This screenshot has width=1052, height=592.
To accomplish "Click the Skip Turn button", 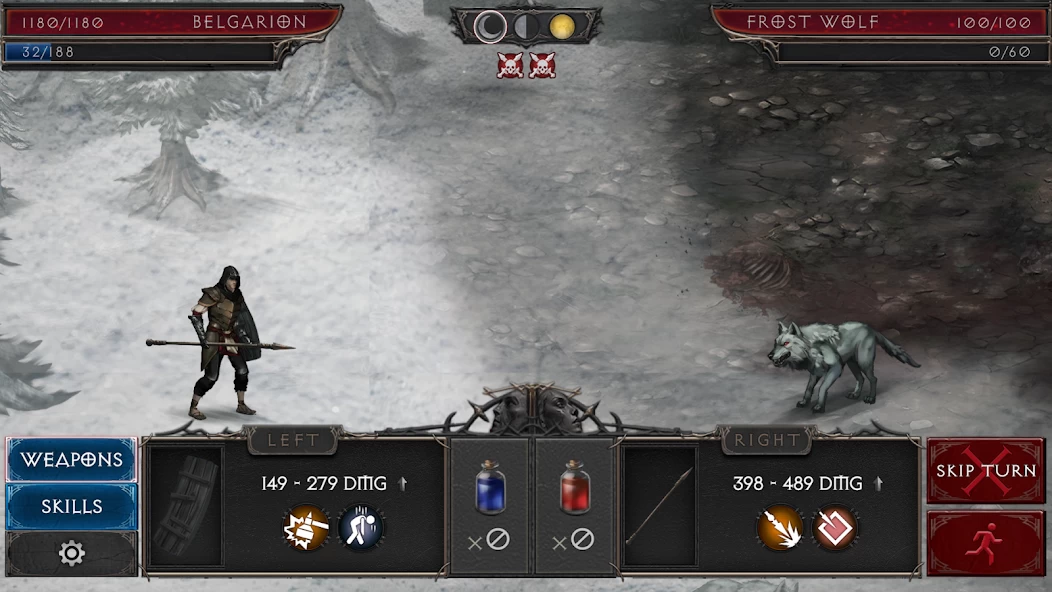I will pos(985,470).
